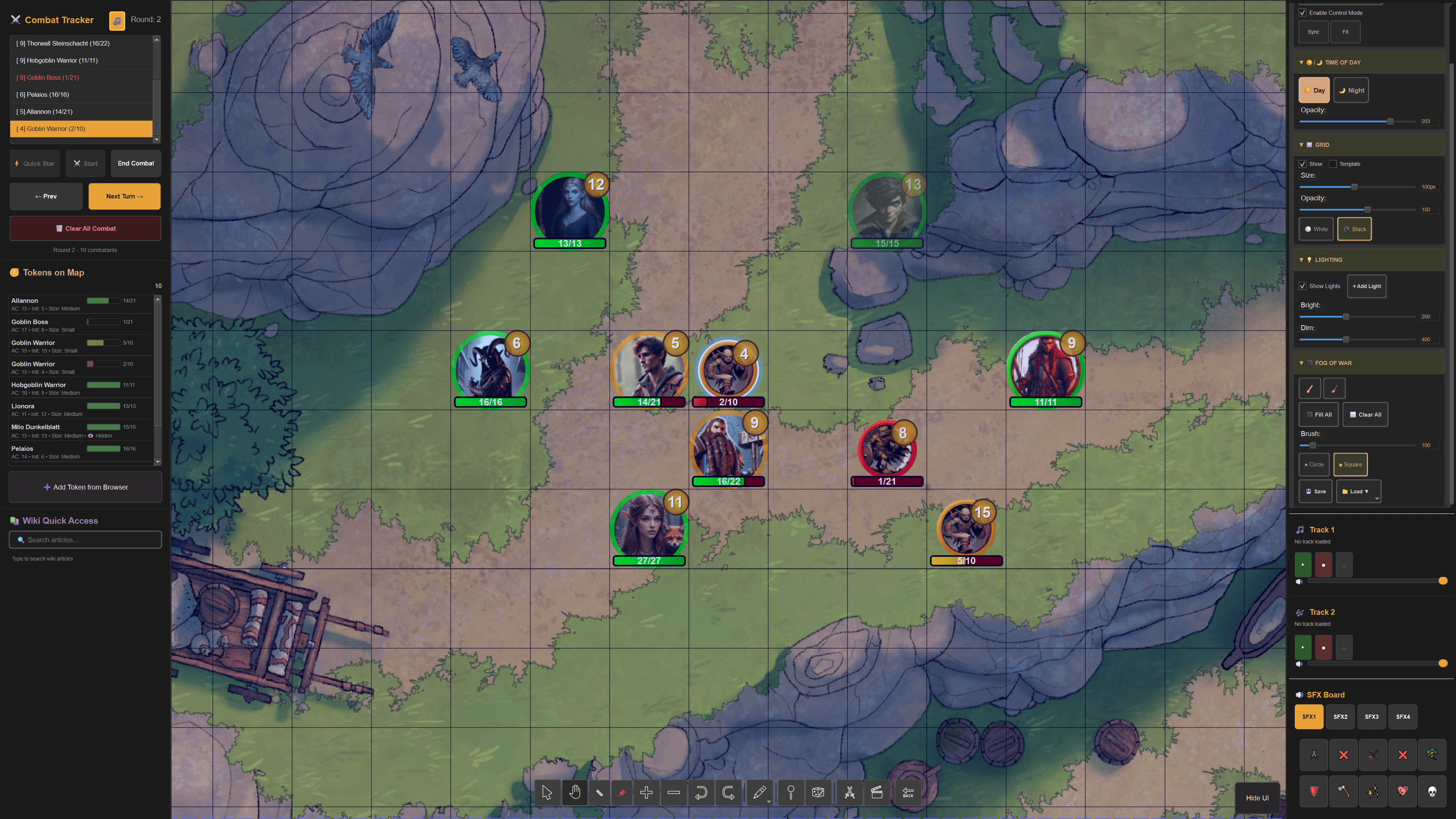Collapse the Lighting section
Screen dimensions: 1456x819
[x=1302, y=260]
